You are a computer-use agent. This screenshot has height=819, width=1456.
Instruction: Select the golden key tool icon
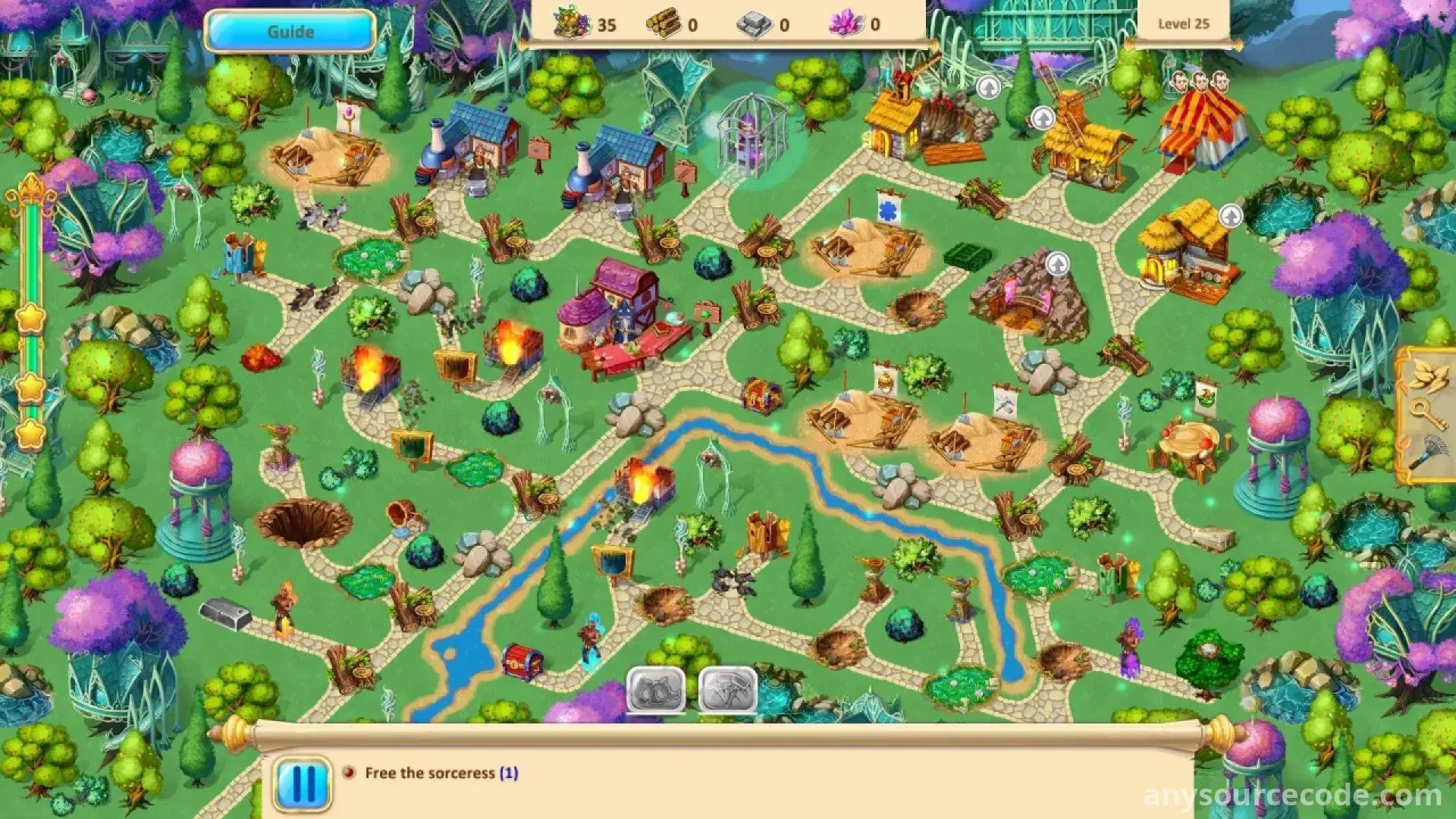[x=1428, y=416]
